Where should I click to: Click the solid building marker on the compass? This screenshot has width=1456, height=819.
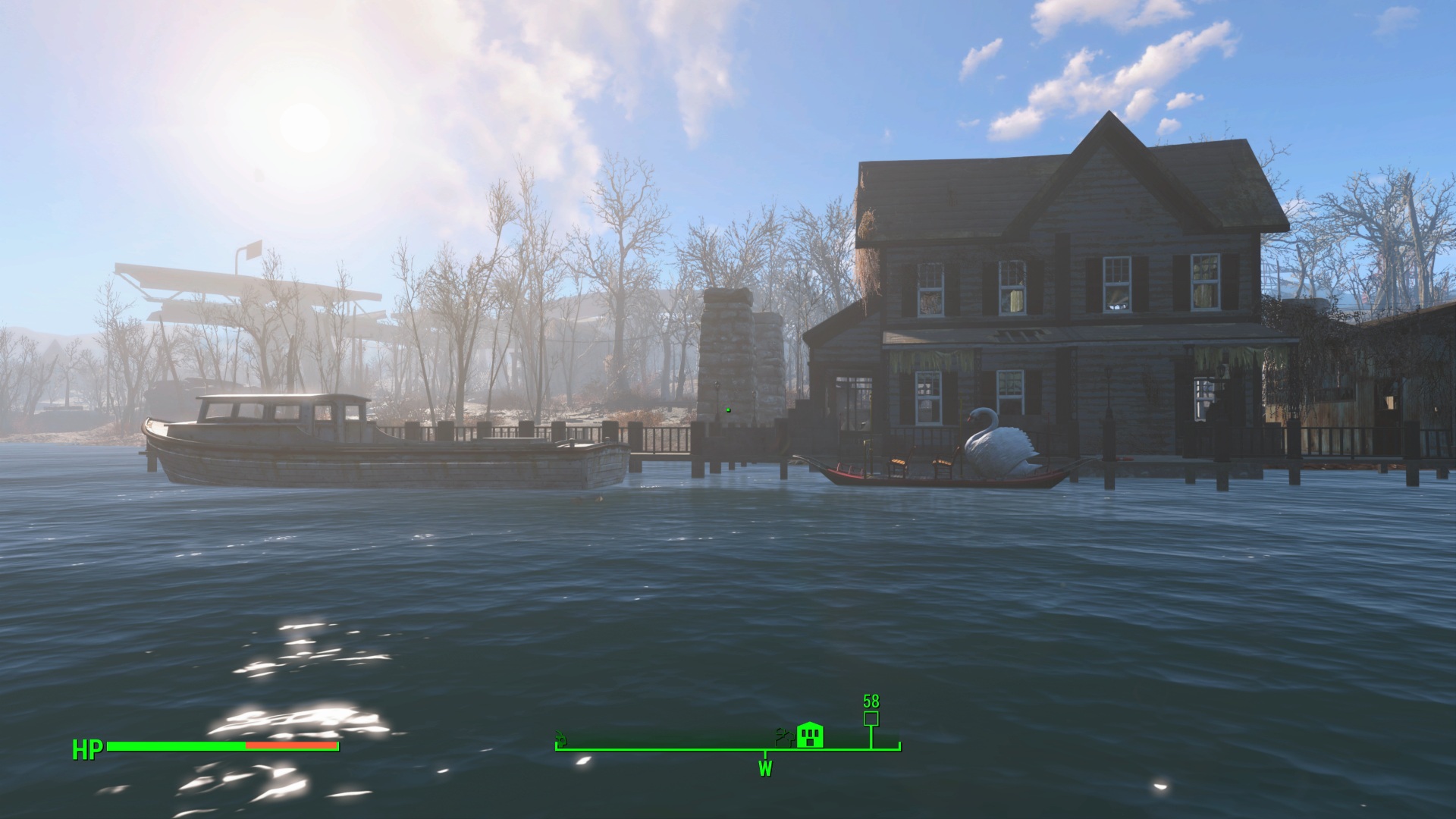(810, 735)
